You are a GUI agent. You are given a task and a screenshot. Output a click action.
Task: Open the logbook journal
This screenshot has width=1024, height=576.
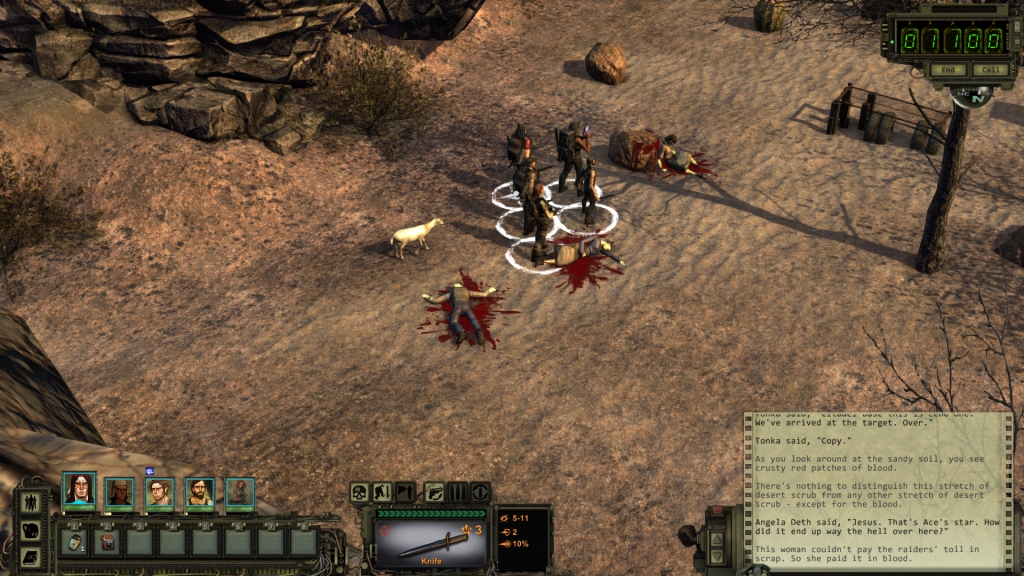(x=31, y=556)
